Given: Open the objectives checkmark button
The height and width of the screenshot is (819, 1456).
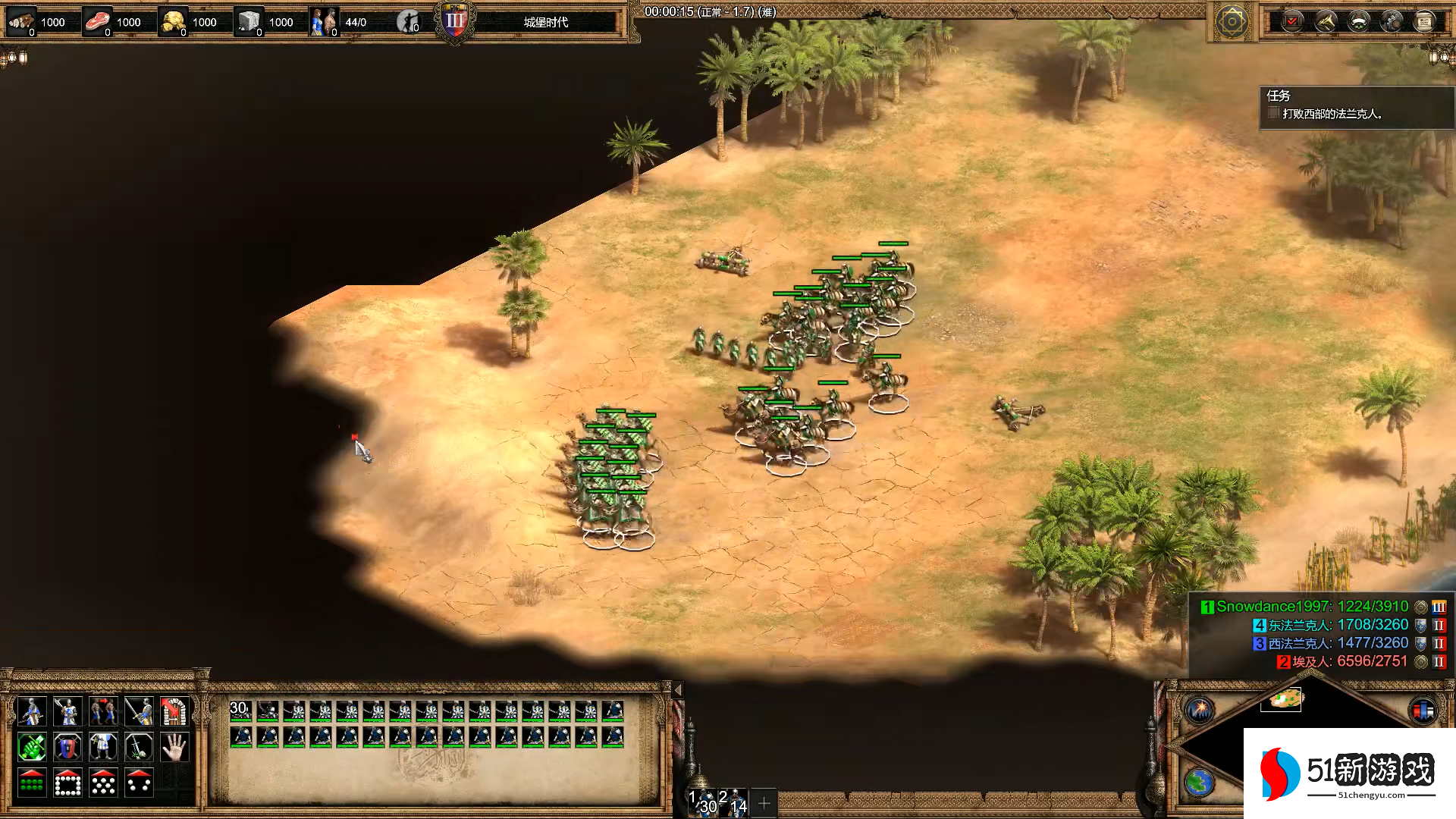Looking at the screenshot, I should click(1292, 21).
